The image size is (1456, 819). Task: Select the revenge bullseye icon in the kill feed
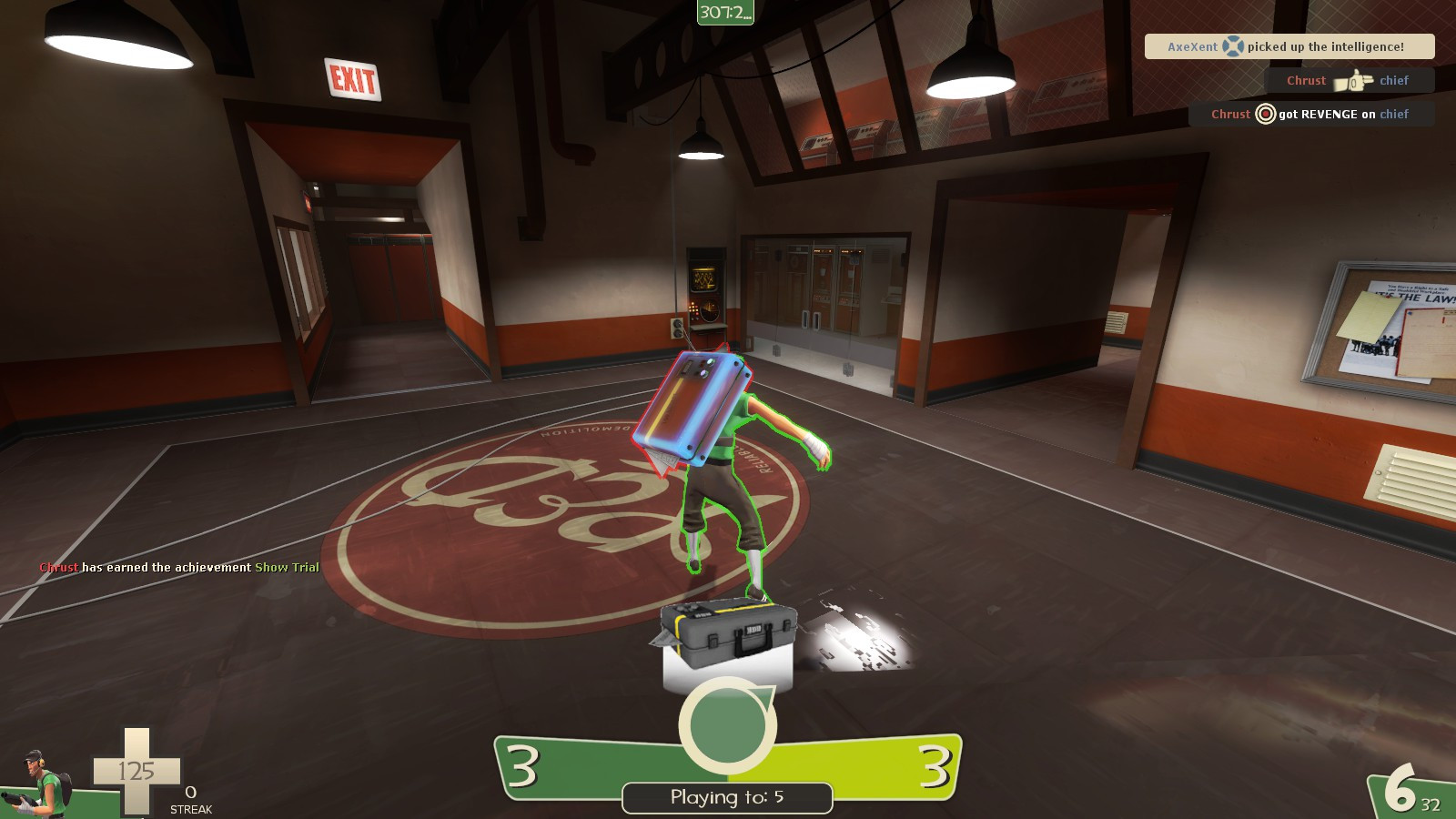pyautogui.click(x=1265, y=114)
